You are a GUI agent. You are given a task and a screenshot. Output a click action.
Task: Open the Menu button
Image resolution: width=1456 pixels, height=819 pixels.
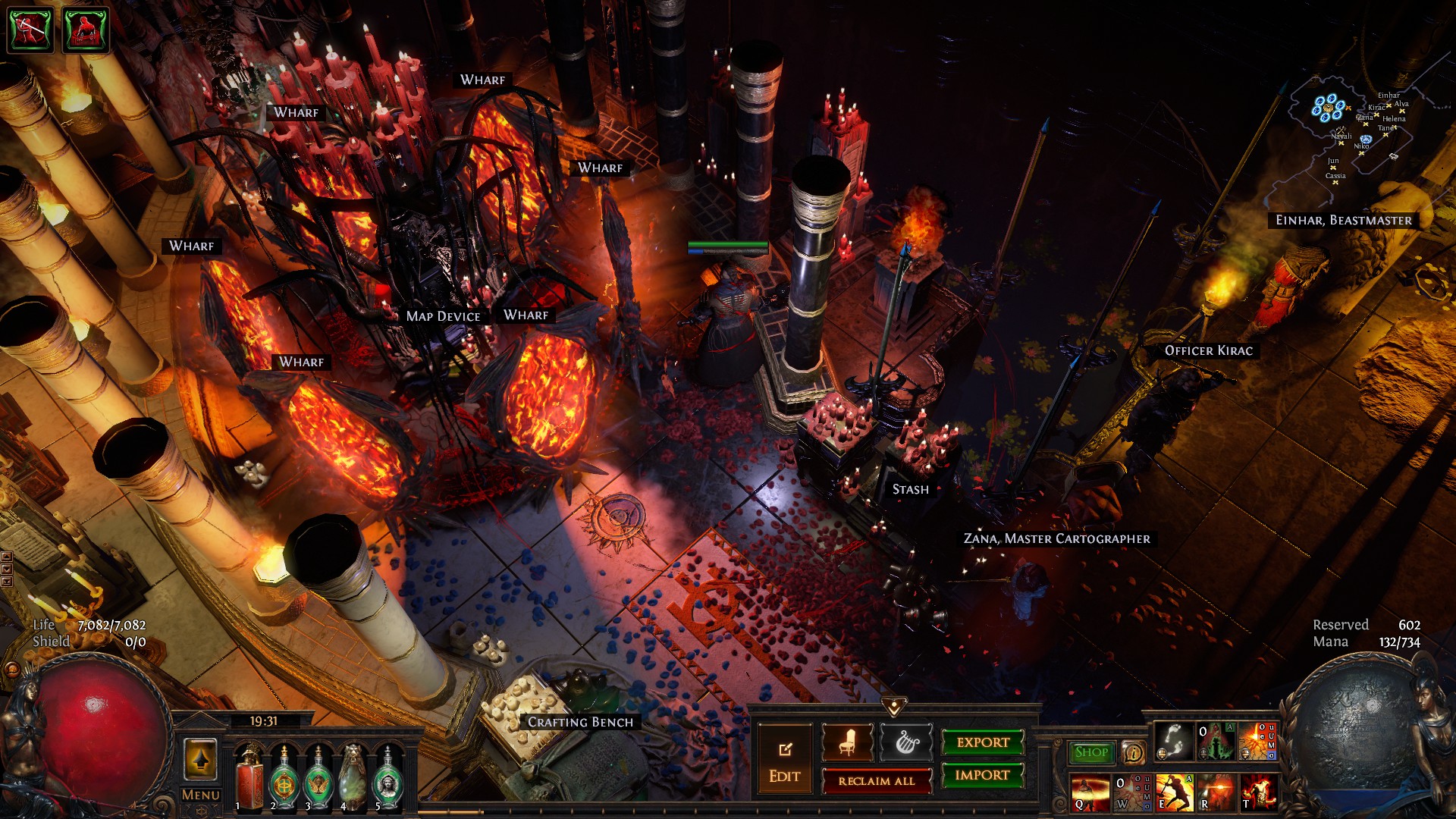pyautogui.click(x=200, y=795)
